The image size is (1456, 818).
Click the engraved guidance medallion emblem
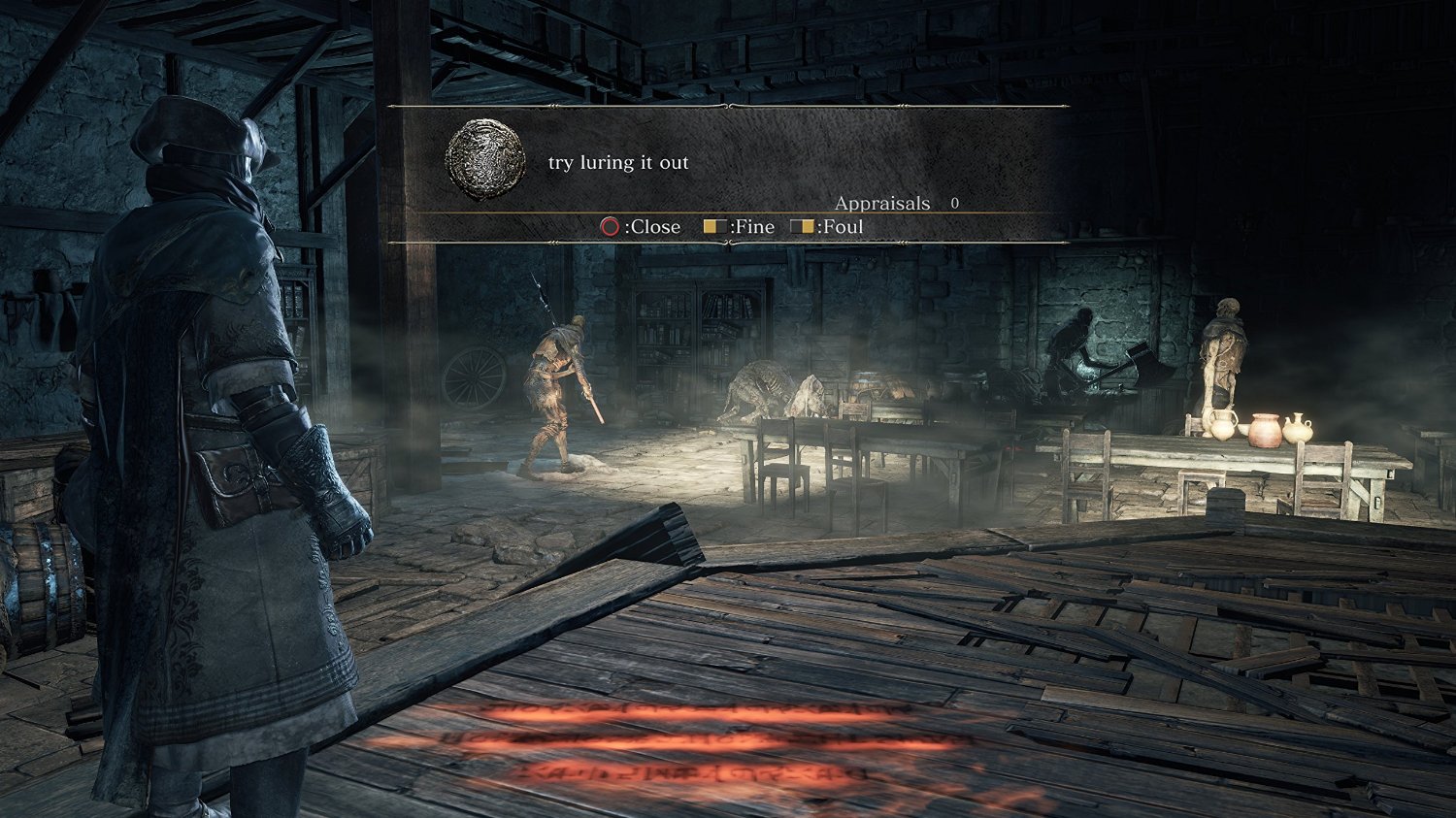click(484, 160)
